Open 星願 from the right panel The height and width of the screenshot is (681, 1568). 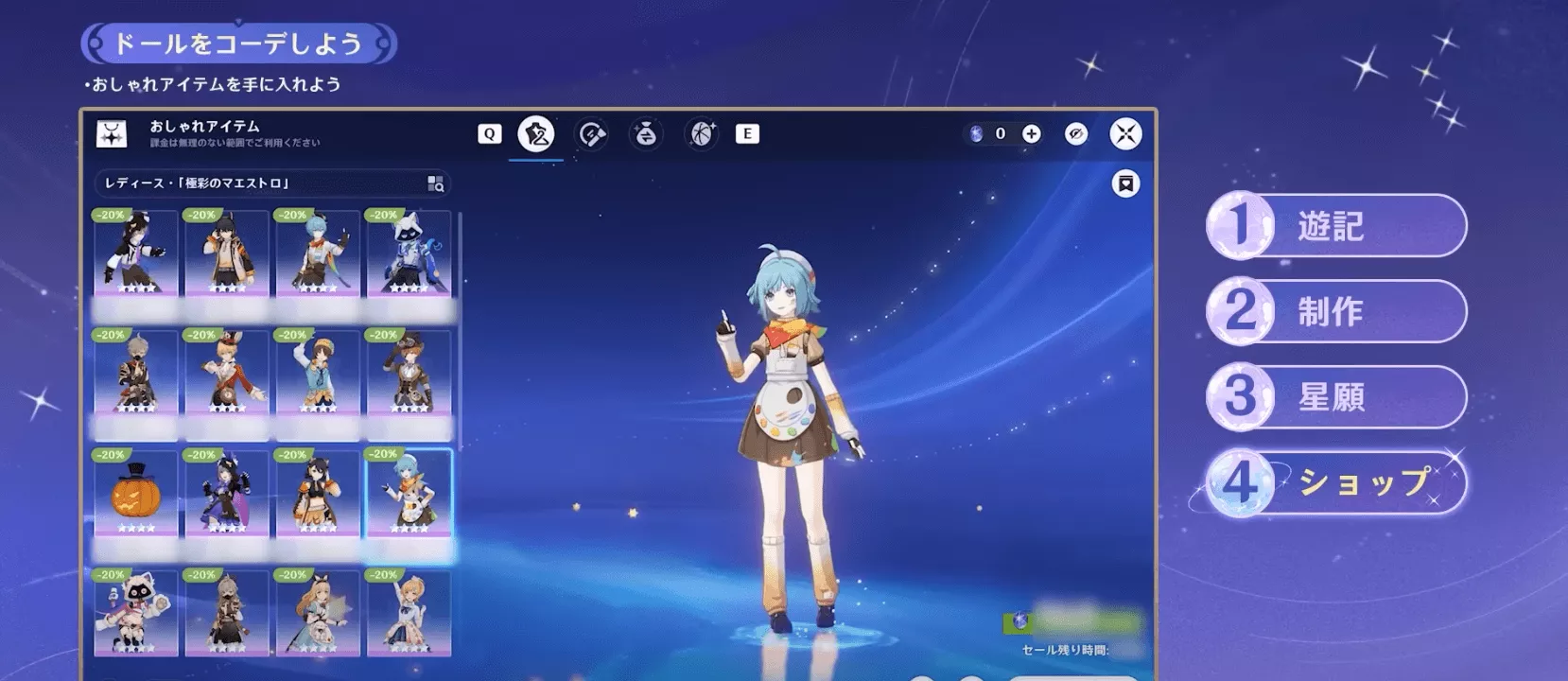point(1333,396)
